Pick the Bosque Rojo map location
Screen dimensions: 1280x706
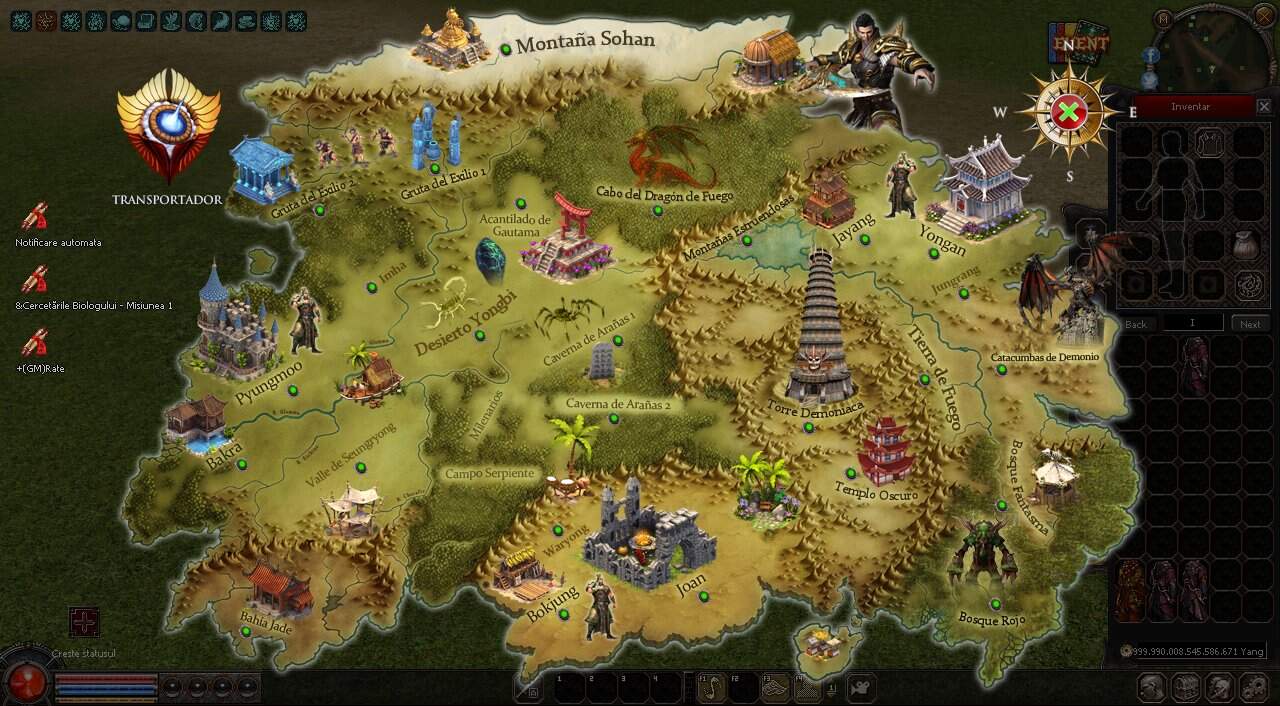(x=995, y=604)
